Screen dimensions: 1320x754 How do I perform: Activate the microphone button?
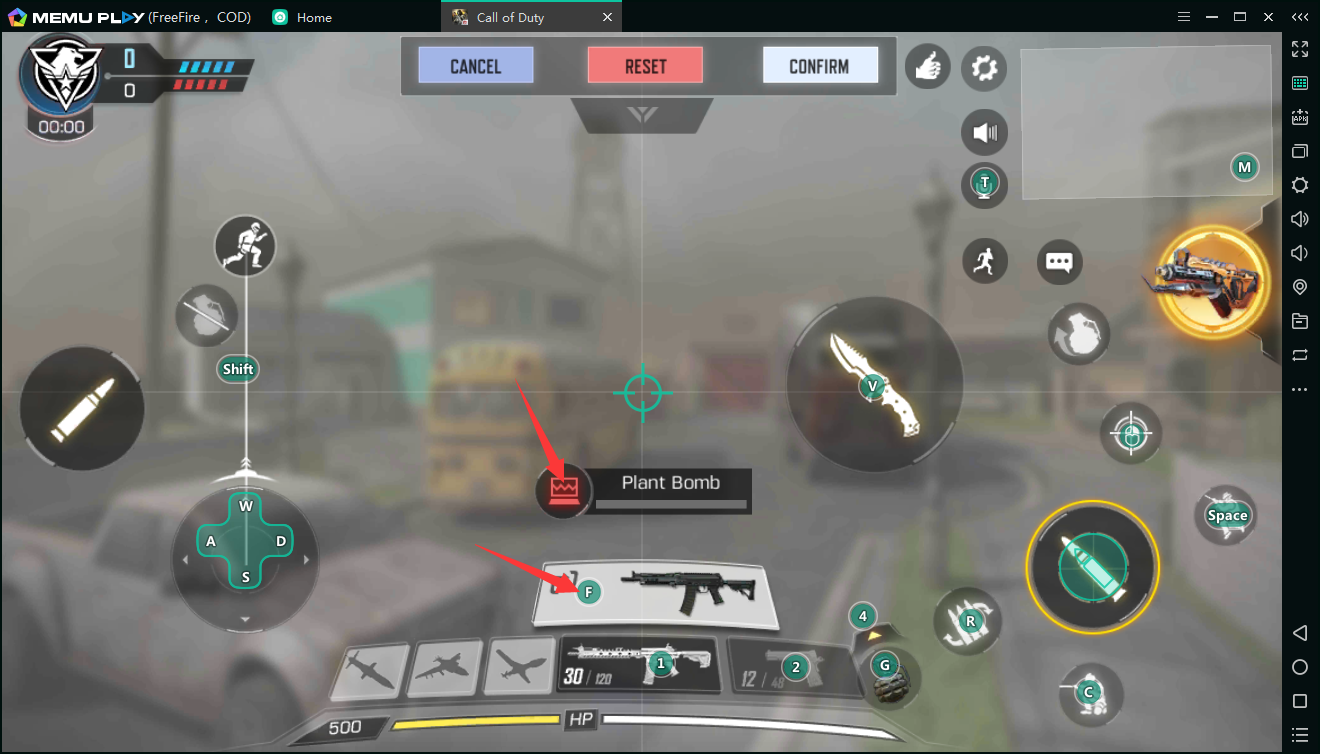984,184
